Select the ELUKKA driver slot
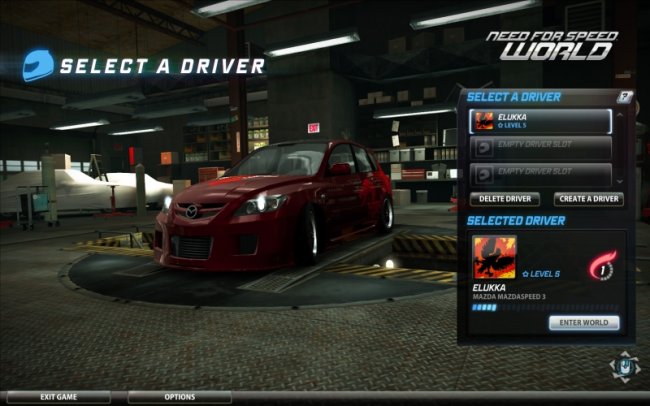The height and width of the screenshot is (406, 650). coord(541,121)
